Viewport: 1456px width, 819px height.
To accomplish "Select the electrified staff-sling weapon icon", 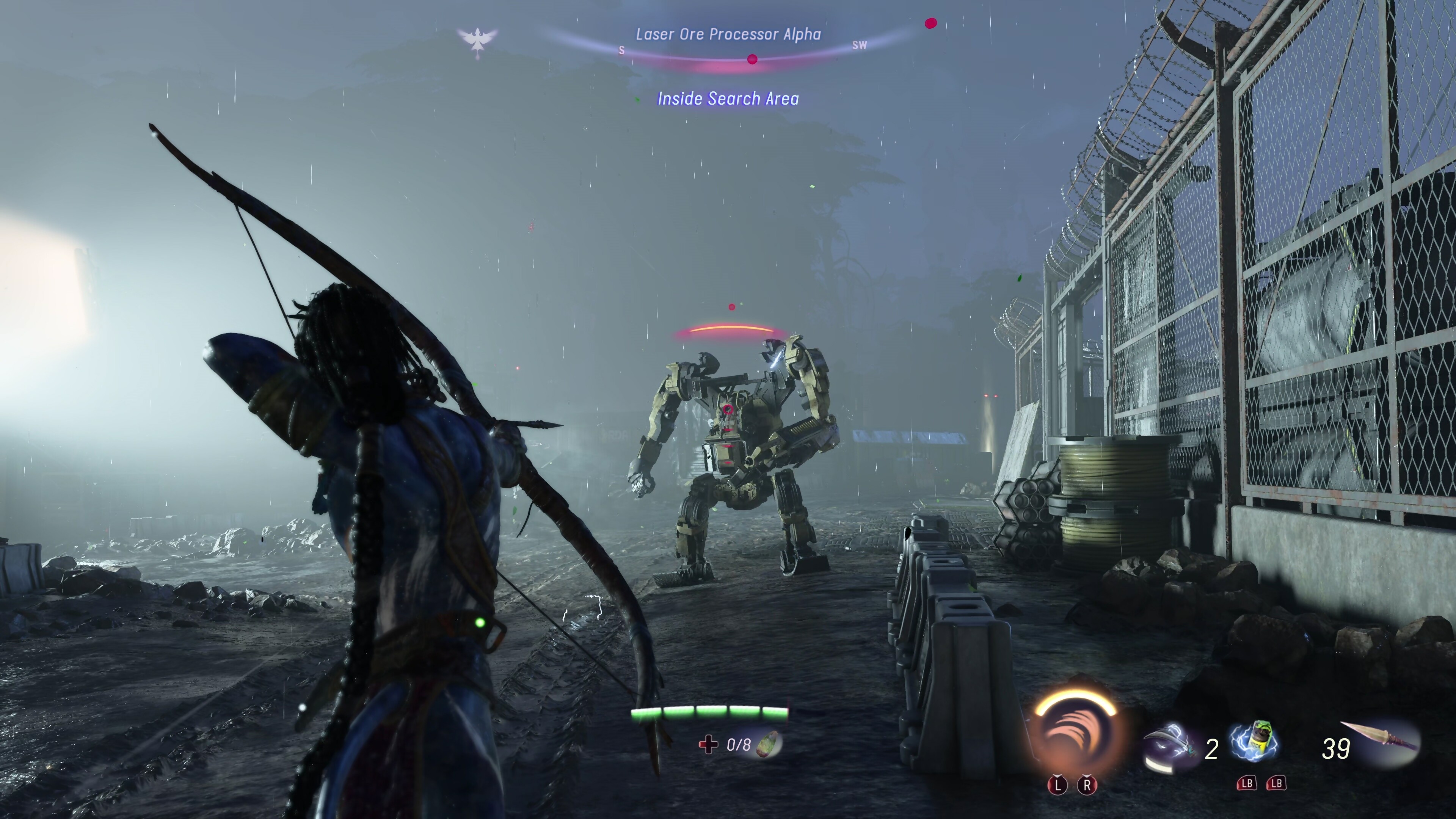I will tap(1170, 746).
